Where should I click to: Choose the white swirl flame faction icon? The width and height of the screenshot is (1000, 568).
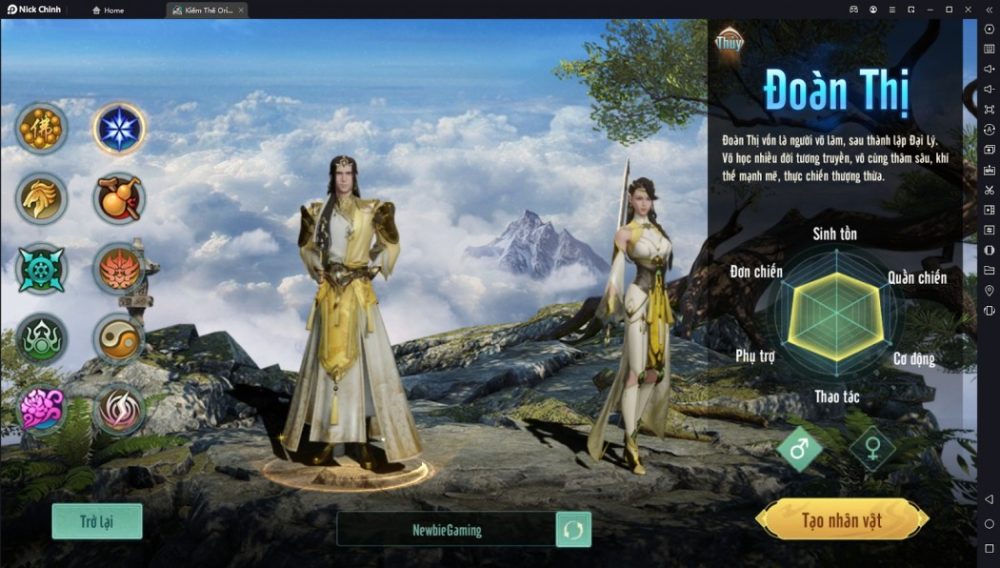[x=120, y=409]
